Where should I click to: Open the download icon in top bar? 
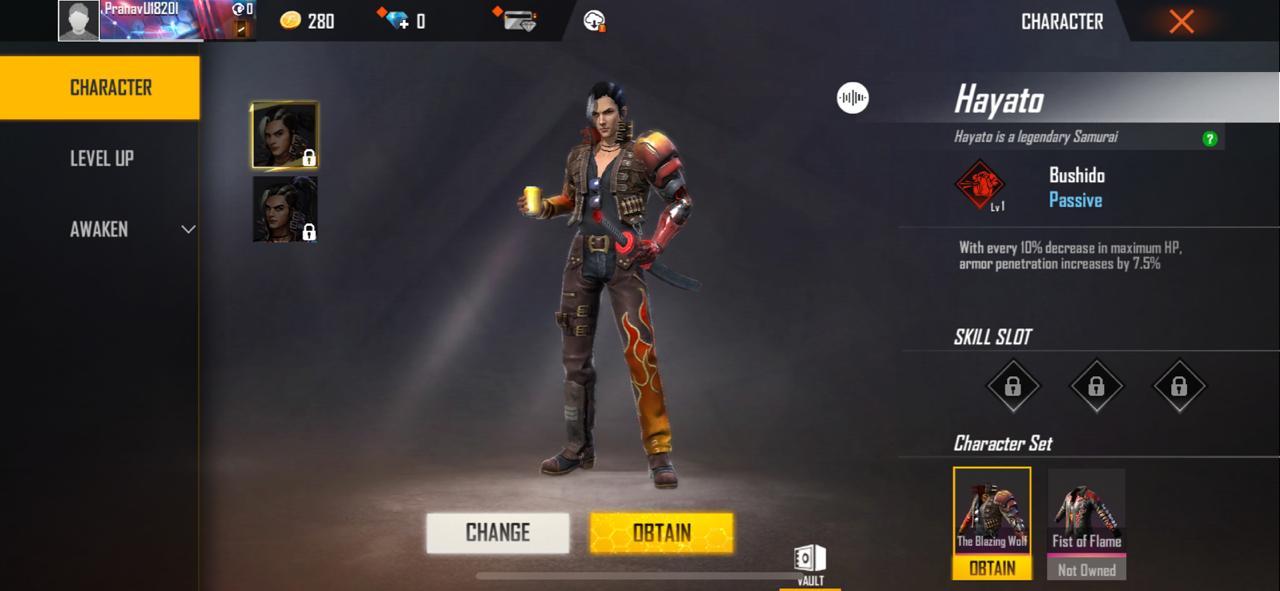[x=595, y=21]
